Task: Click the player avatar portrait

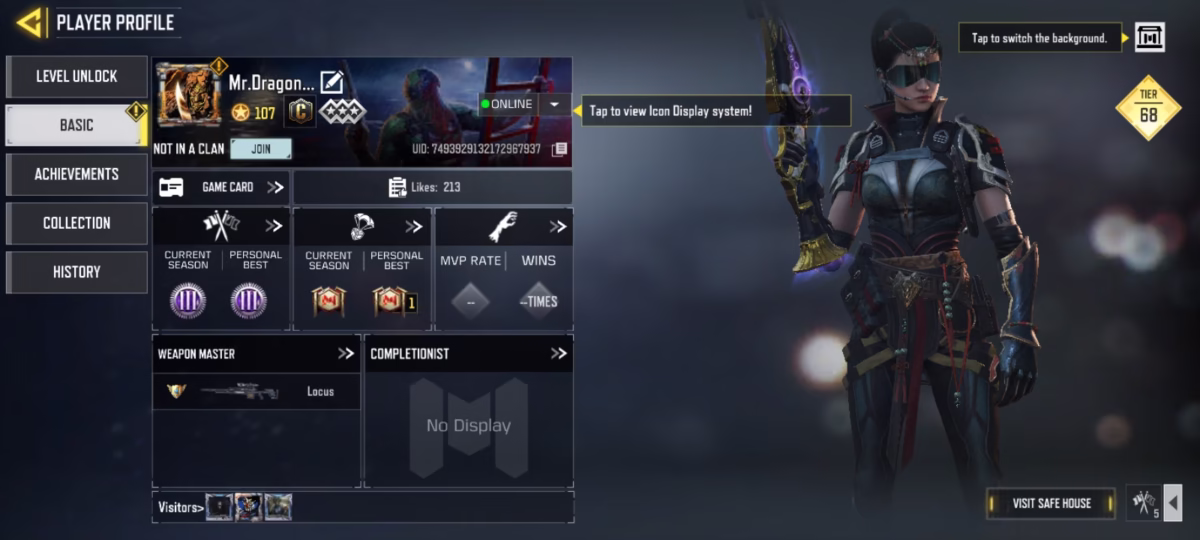Action: click(x=189, y=95)
